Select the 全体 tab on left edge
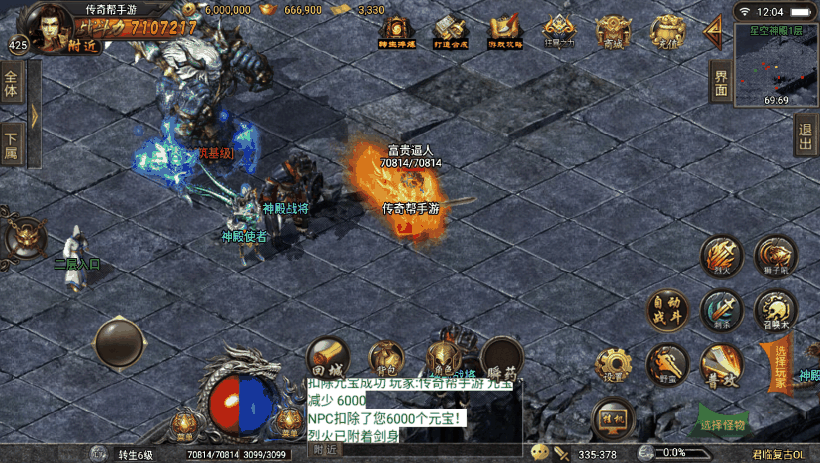 [12, 84]
